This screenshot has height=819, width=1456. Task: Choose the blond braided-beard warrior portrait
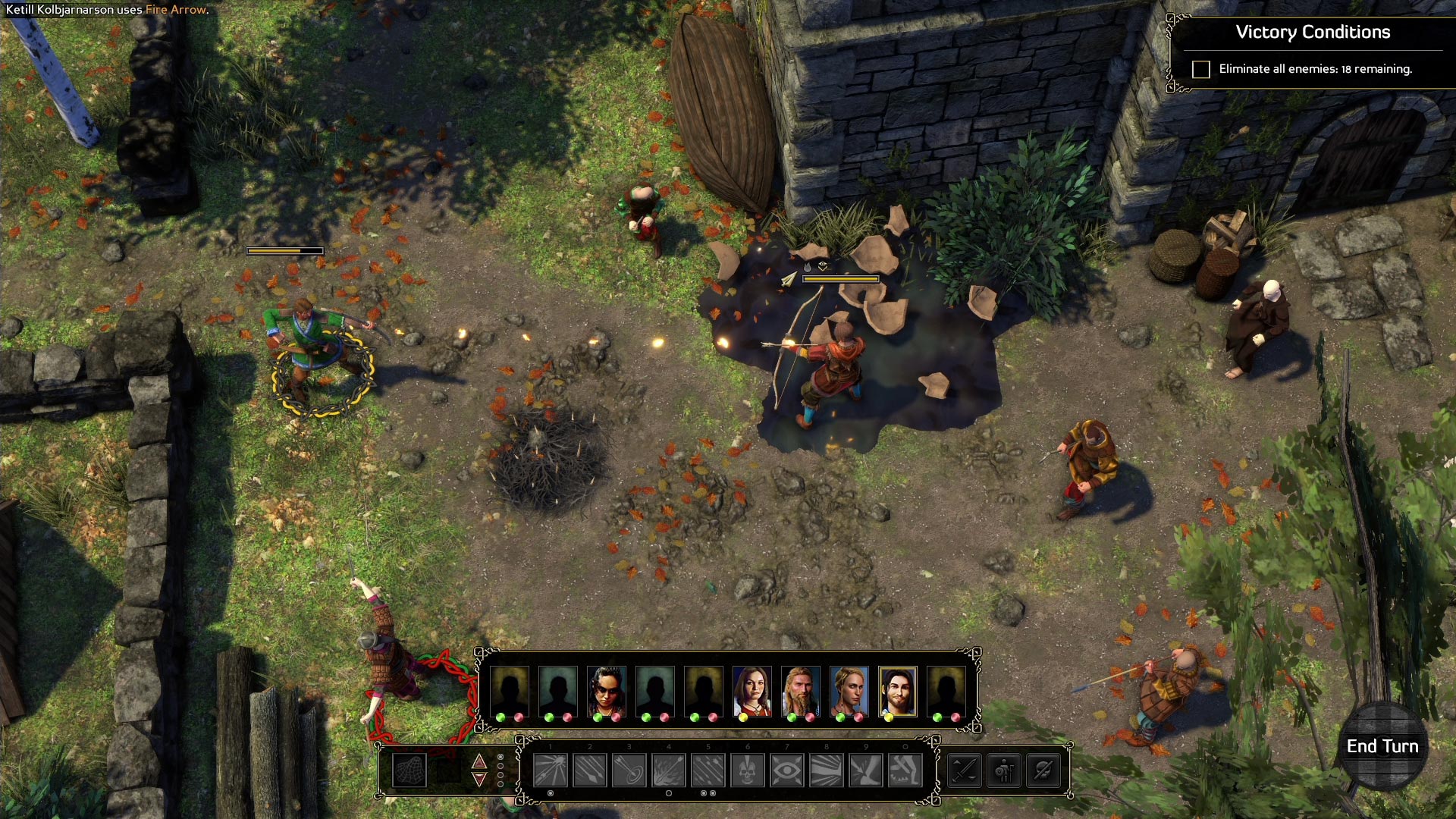800,691
